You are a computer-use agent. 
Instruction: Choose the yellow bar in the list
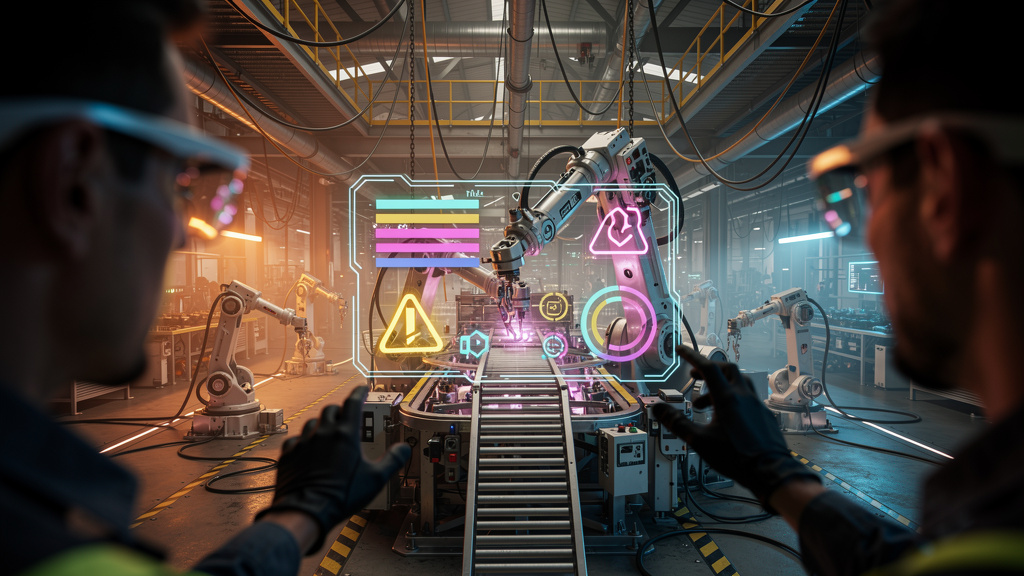point(427,219)
